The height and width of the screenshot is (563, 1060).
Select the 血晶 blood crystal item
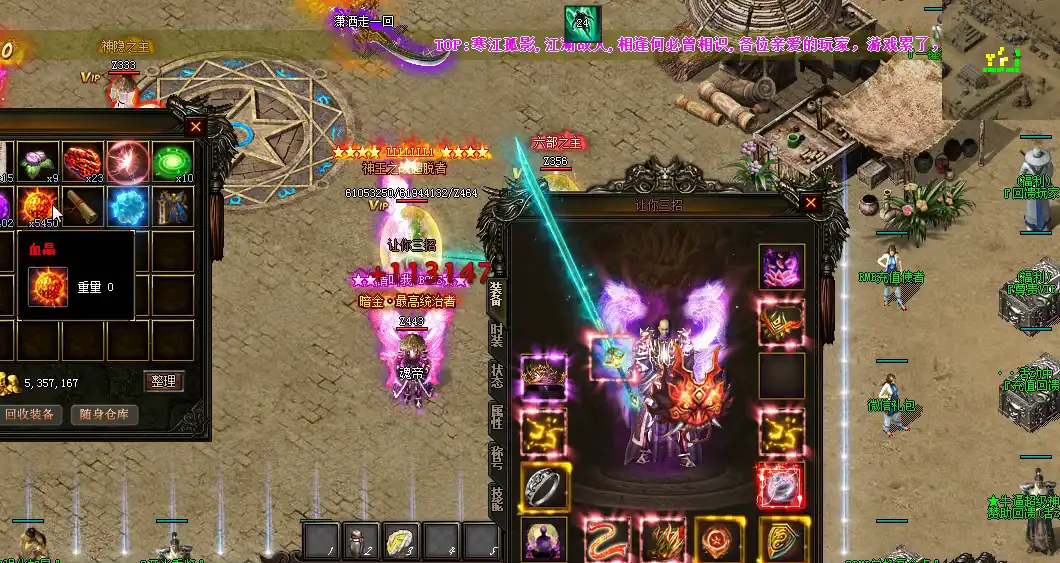pos(37,206)
